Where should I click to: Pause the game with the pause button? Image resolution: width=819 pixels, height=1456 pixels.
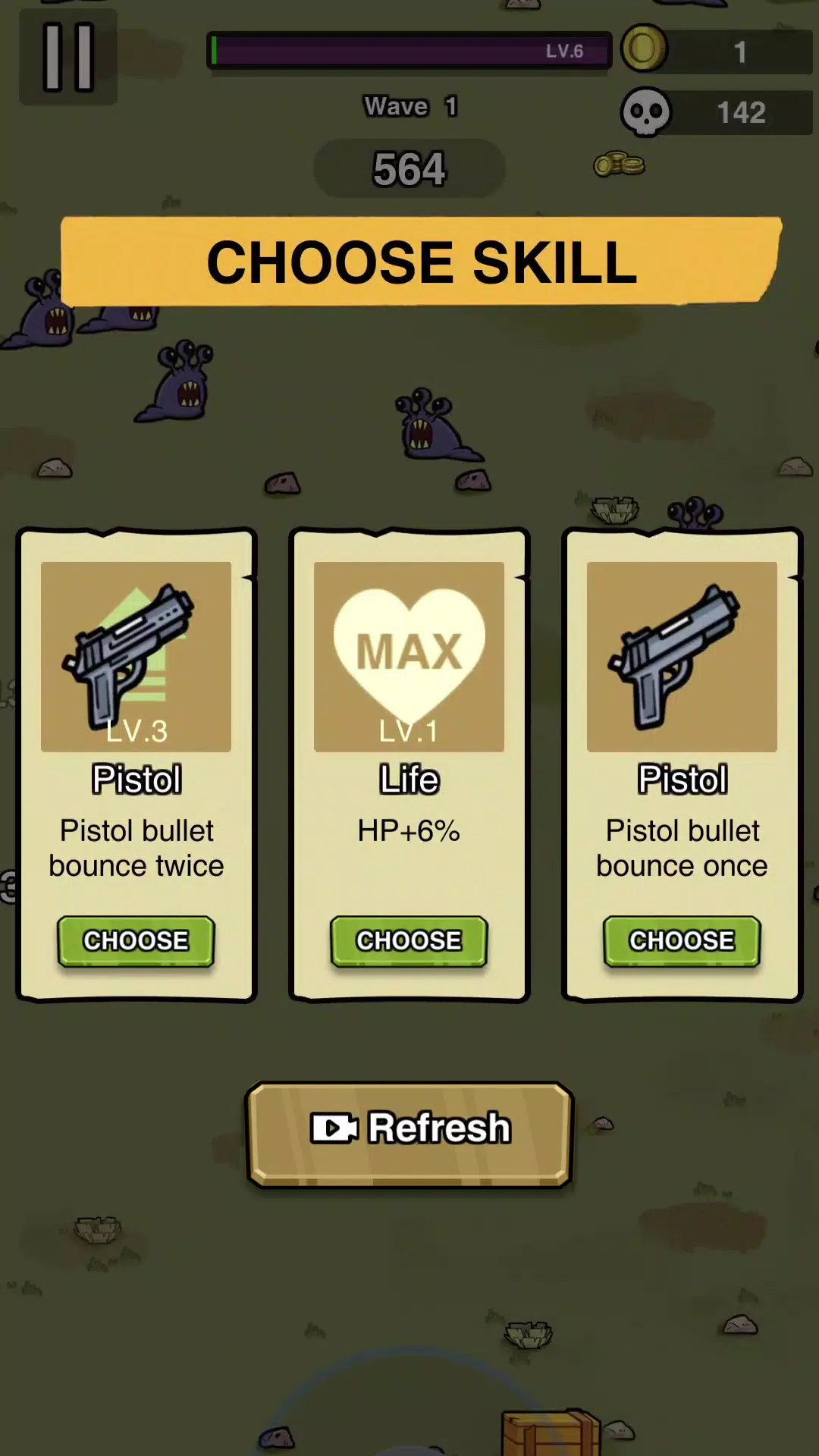68,57
